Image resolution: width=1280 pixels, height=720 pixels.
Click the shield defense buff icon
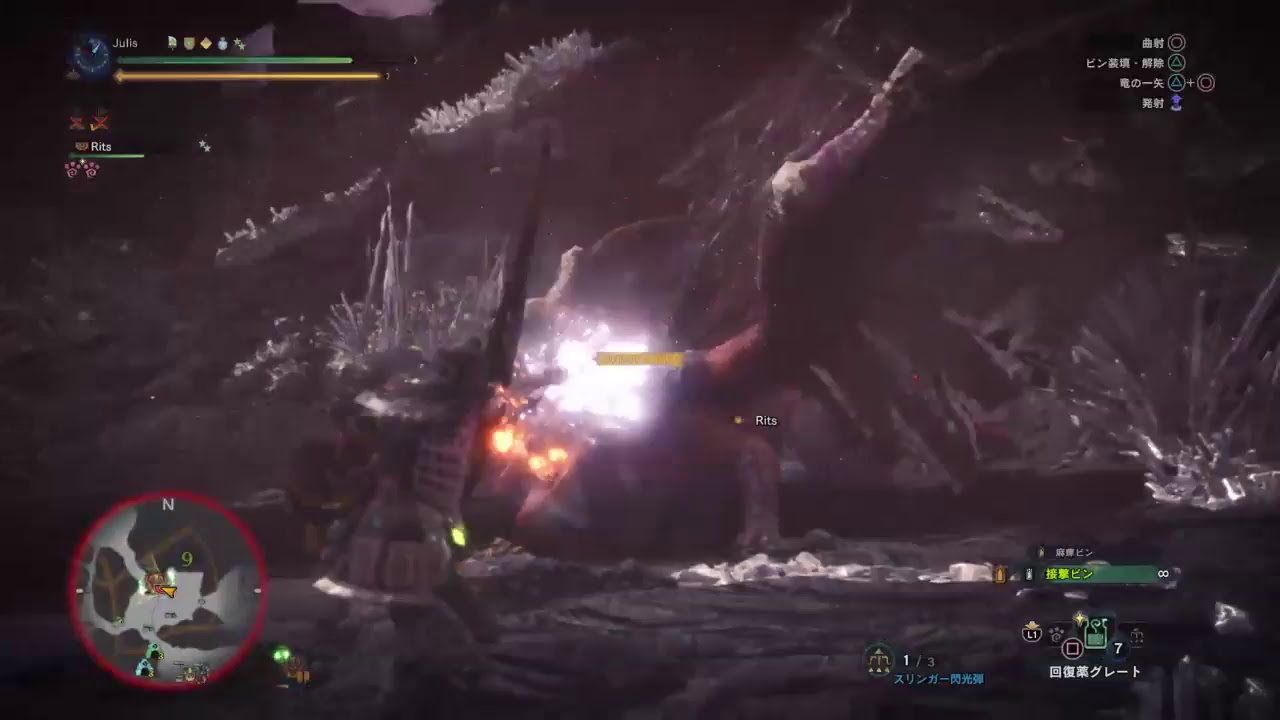point(188,44)
